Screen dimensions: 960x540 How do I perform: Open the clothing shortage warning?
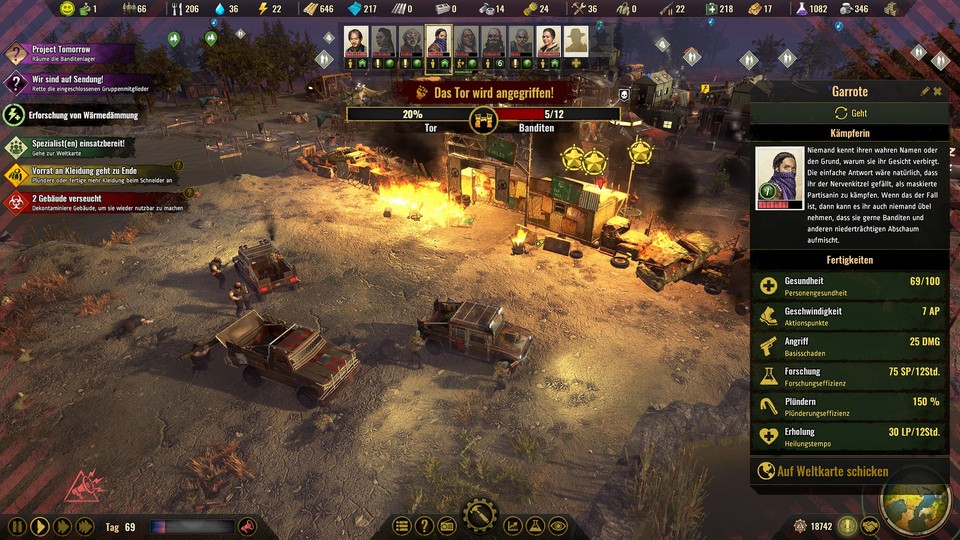coord(90,175)
